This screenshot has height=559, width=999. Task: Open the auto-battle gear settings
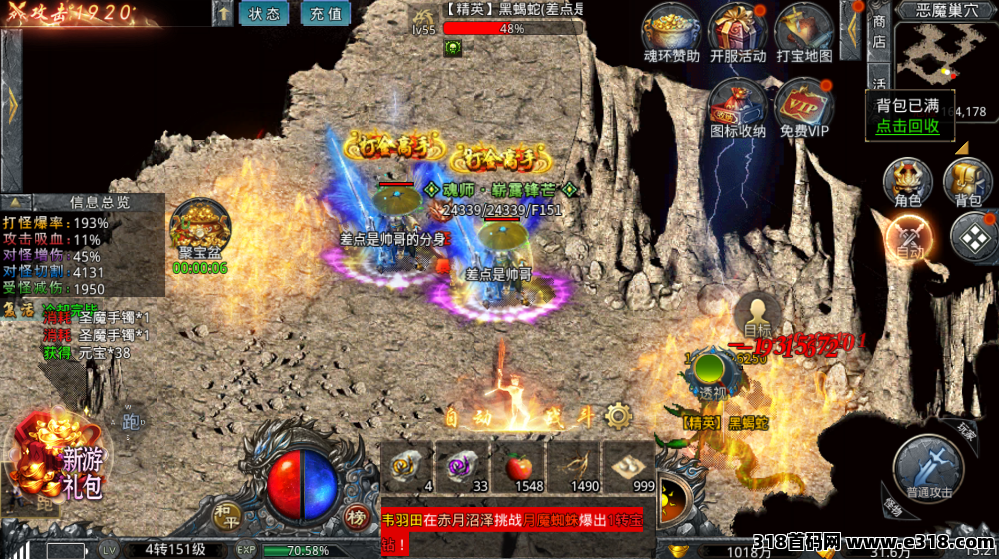click(618, 416)
